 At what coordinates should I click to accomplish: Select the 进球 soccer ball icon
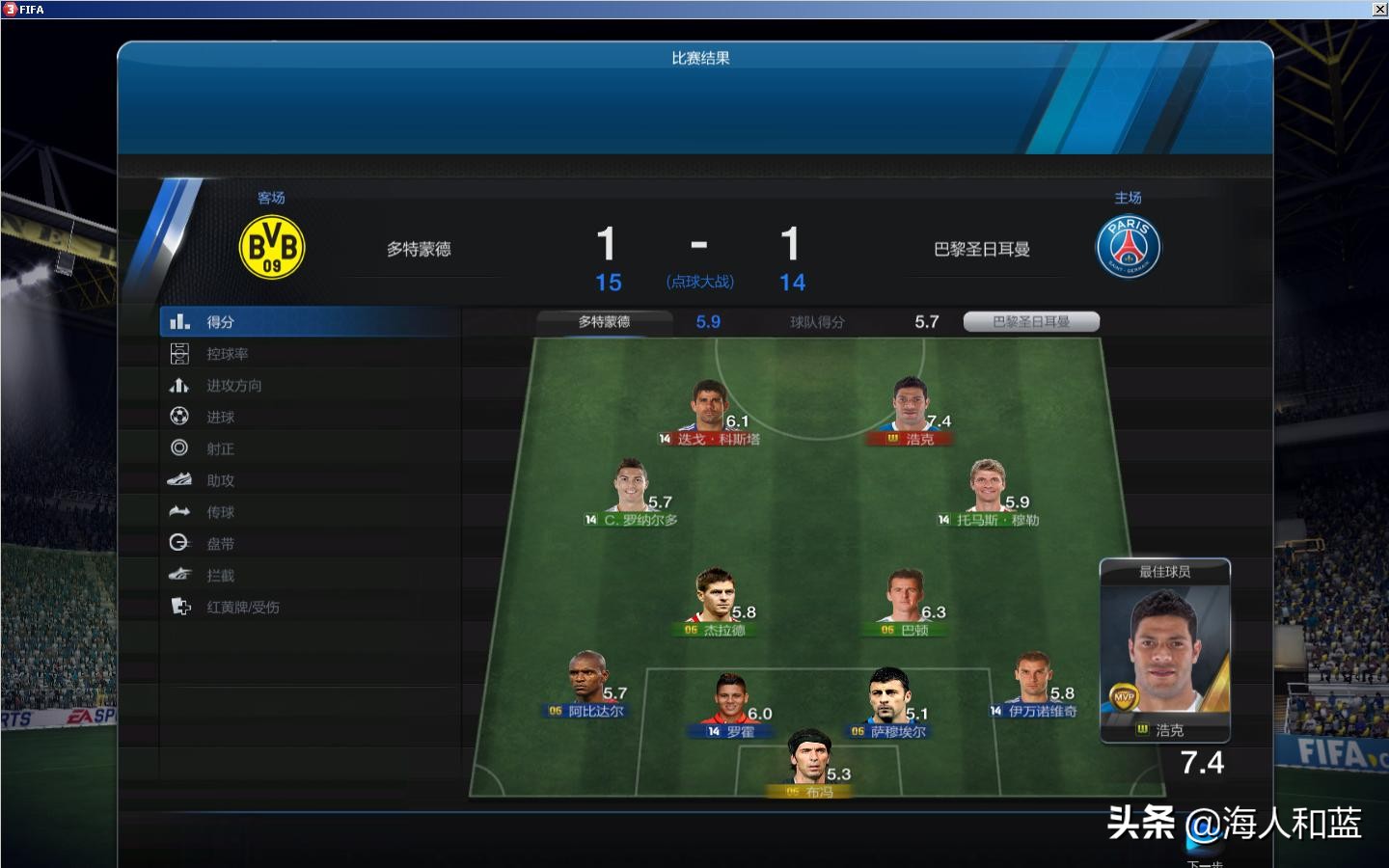180,417
